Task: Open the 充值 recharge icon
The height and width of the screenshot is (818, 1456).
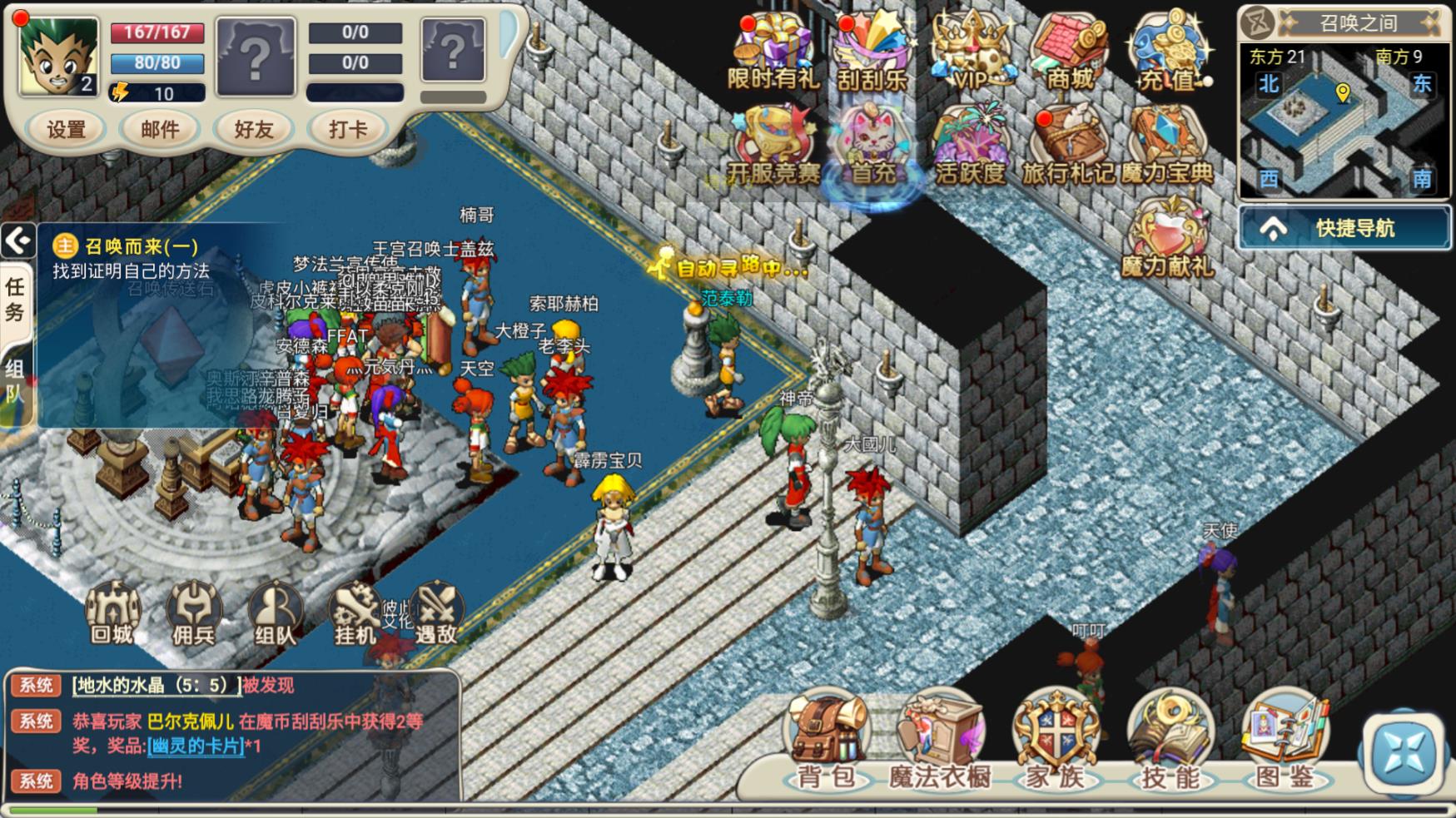Action: pyautogui.click(x=1167, y=52)
